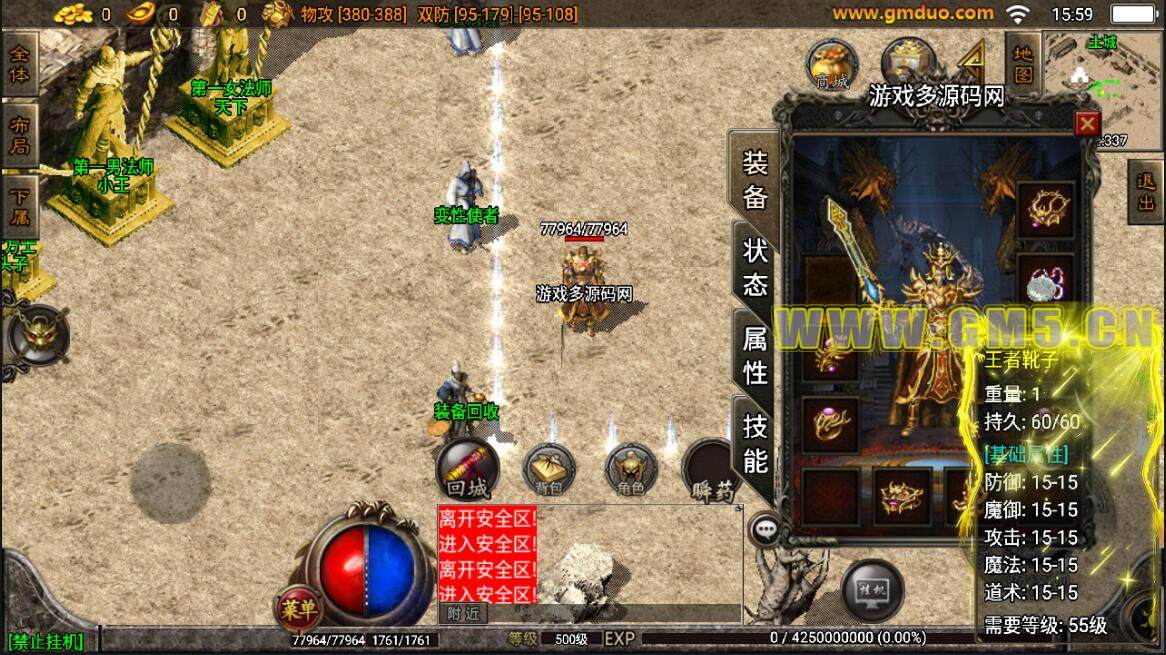Image resolution: width=1166 pixels, height=655 pixels.
Task: Select the 全体 button
Action: pos(19,62)
